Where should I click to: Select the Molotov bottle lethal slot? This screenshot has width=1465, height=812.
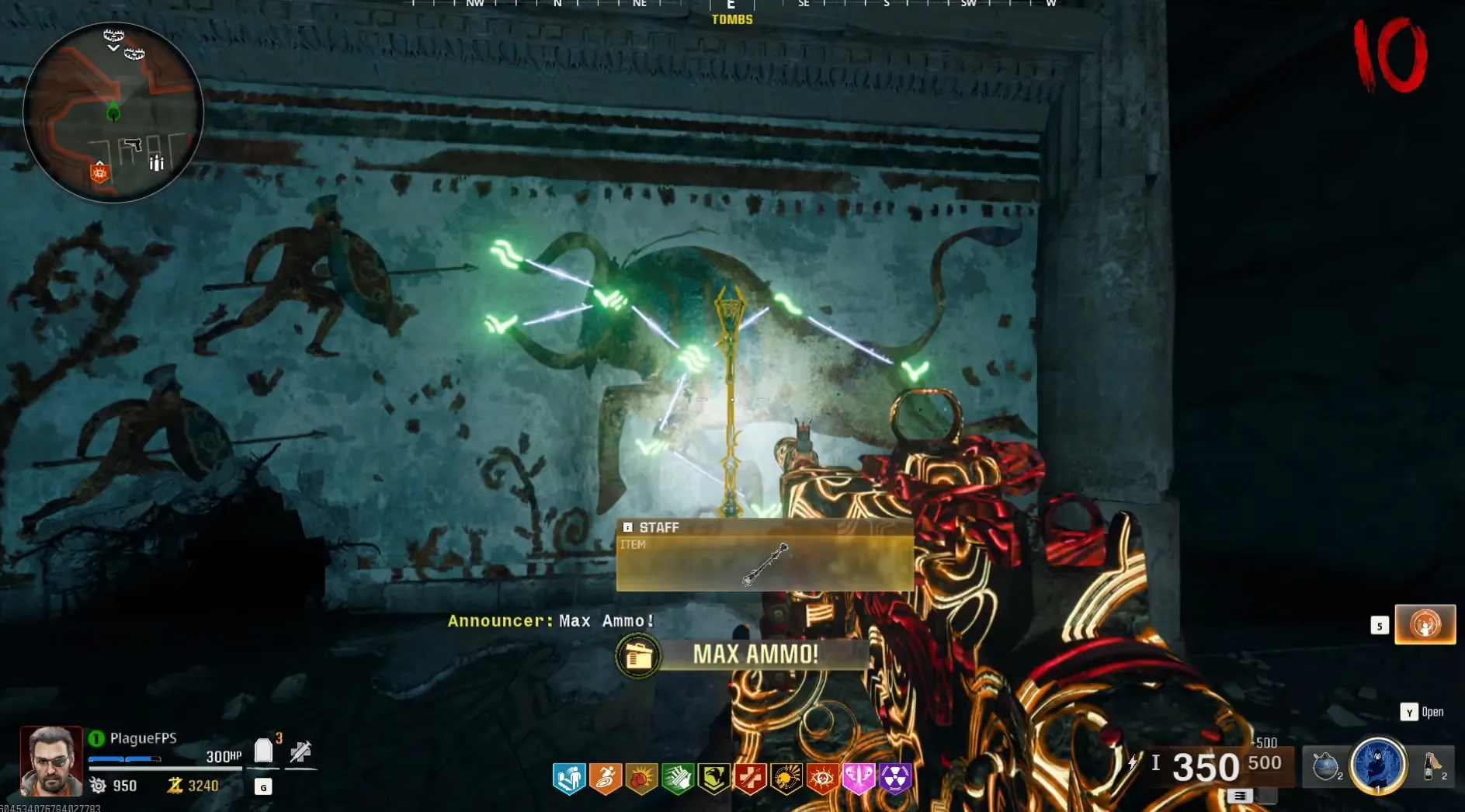click(x=1432, y=766)
